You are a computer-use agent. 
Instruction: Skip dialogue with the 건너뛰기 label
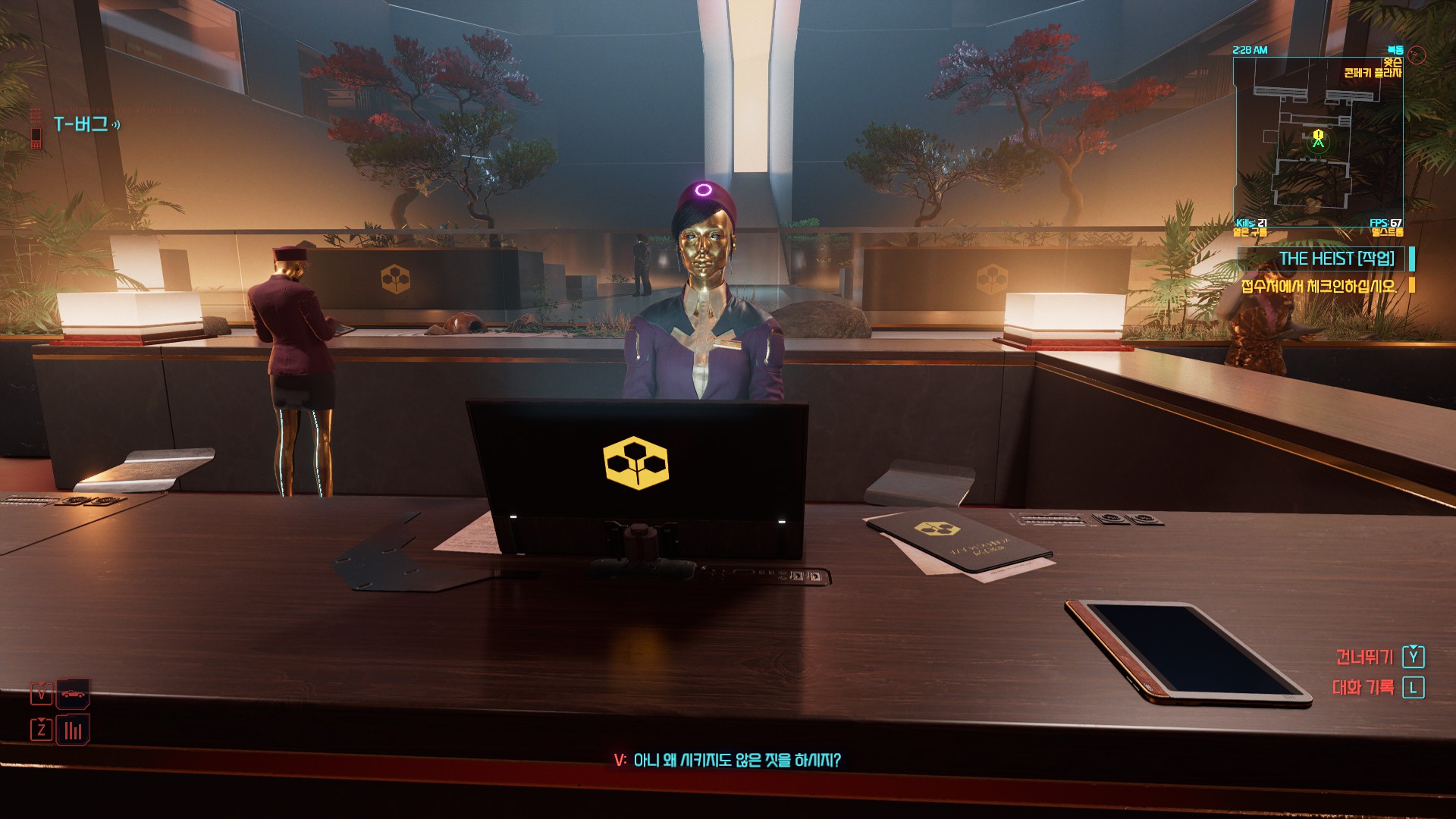[x=1364, y=657]
